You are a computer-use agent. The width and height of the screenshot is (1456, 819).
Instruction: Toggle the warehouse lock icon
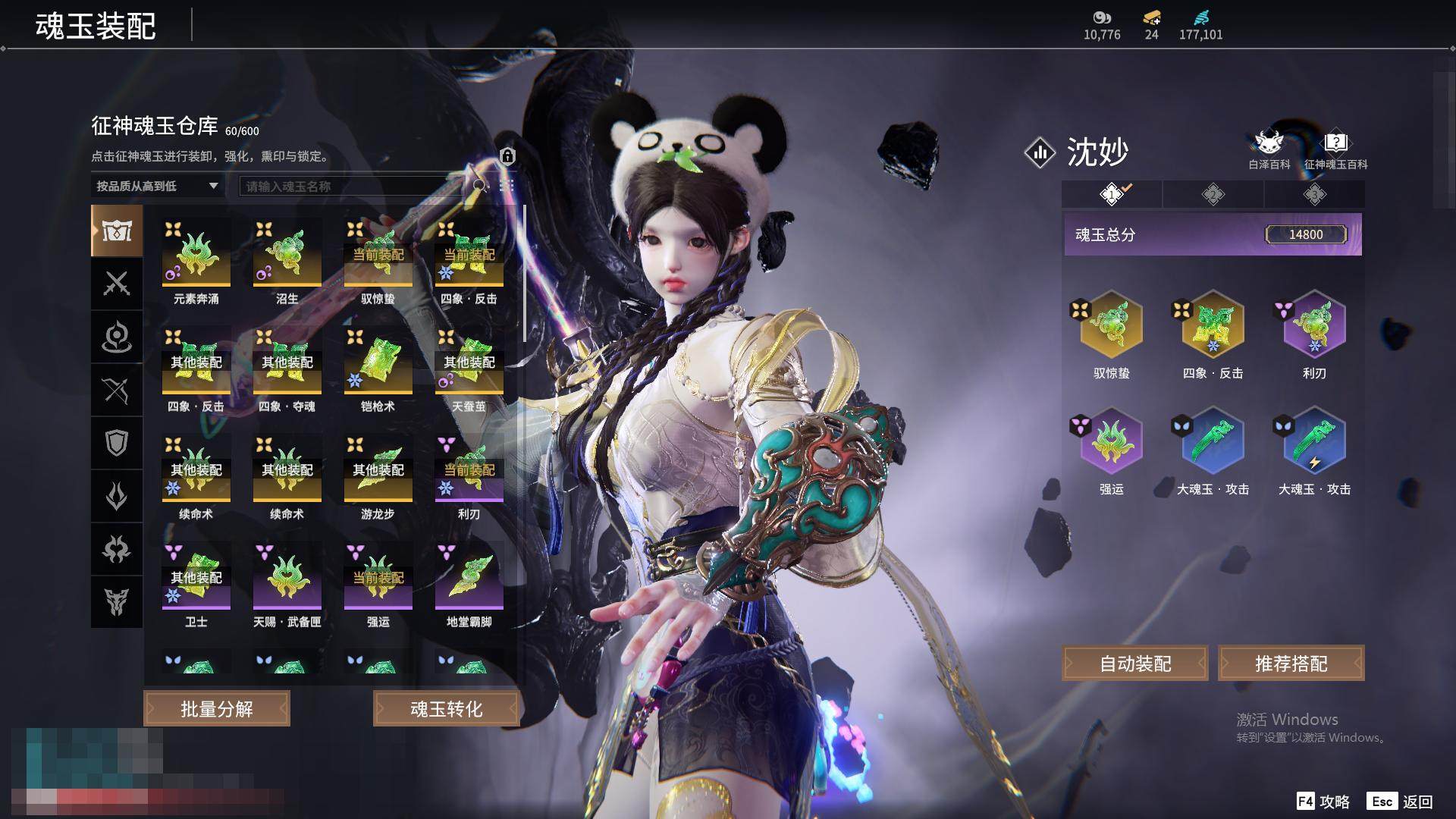(507, 156)
